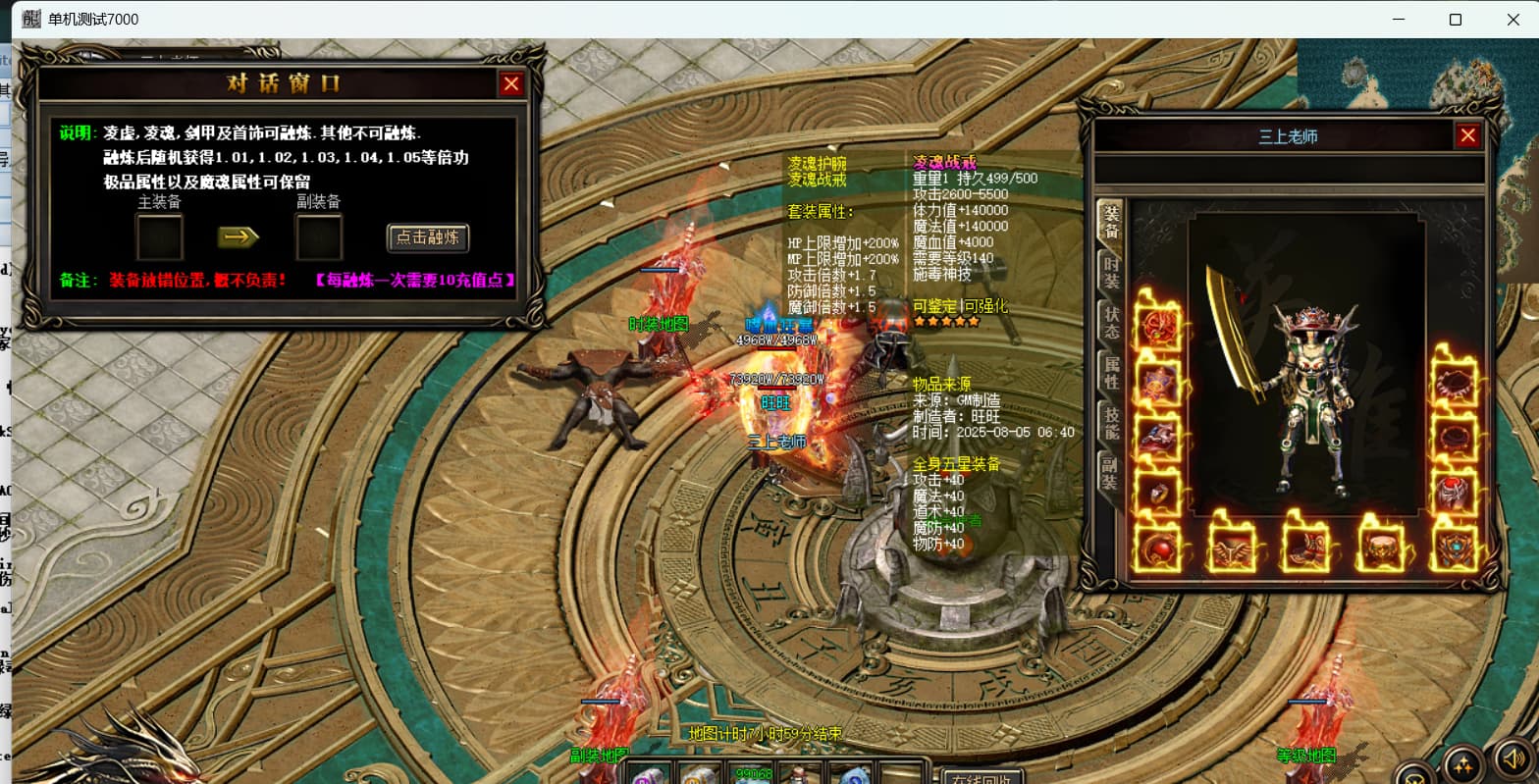Close the 单机测试7000 window
The width and height of the screenshot is (1539, 784).
[1512, 20]
